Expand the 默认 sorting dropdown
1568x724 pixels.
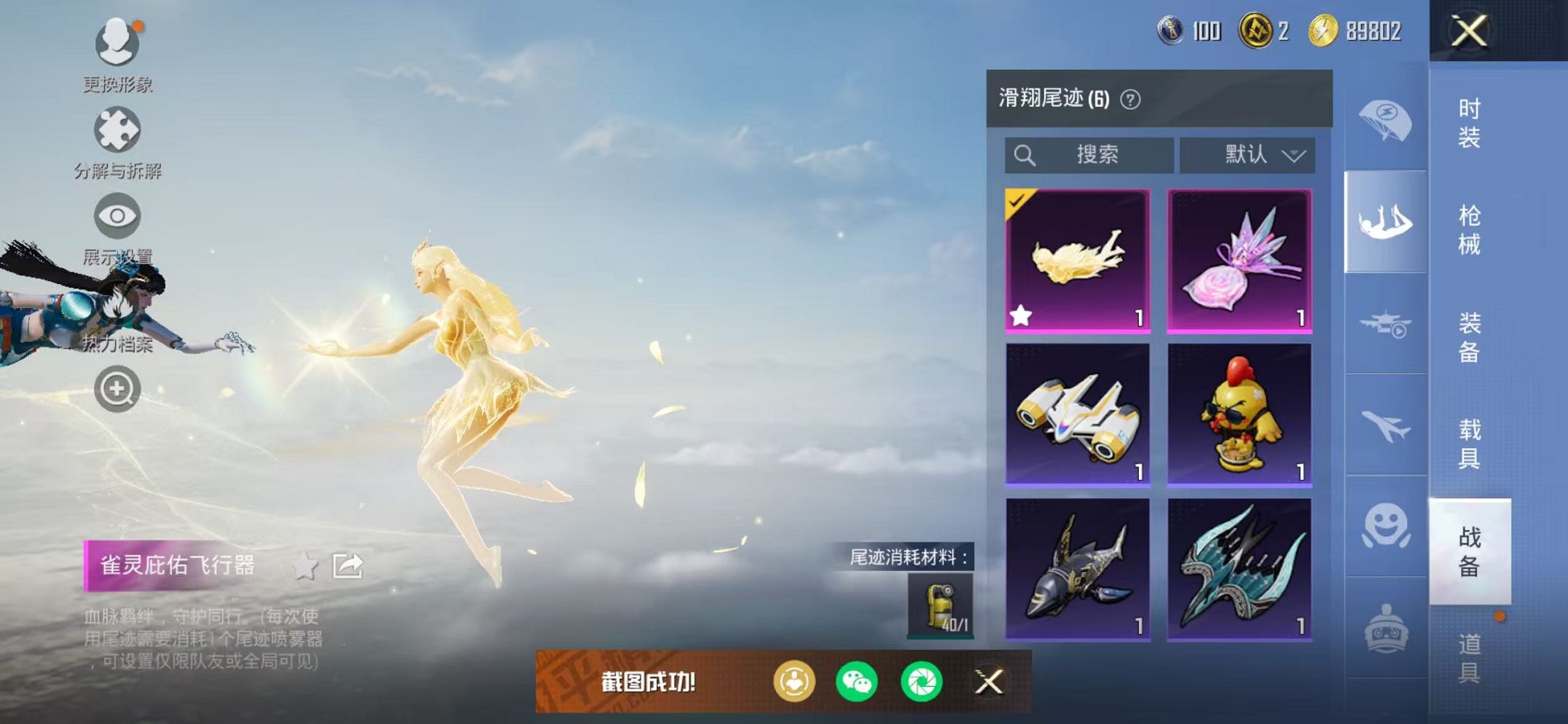point(1251,154)
